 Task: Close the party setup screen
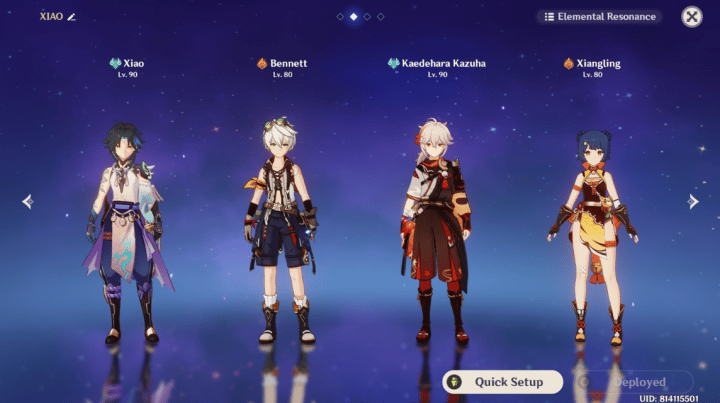pyautogui.click(x=691, y=17)
